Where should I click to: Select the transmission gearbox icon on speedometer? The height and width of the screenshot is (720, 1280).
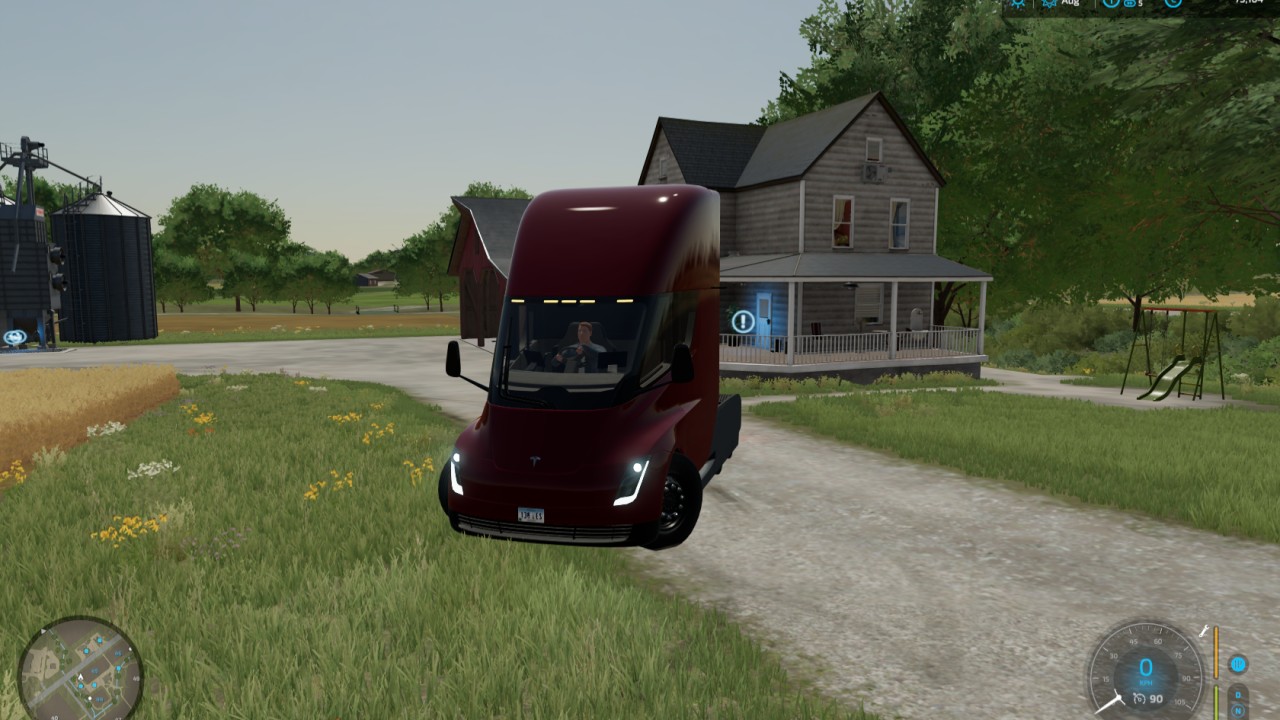pos(1238,665)
